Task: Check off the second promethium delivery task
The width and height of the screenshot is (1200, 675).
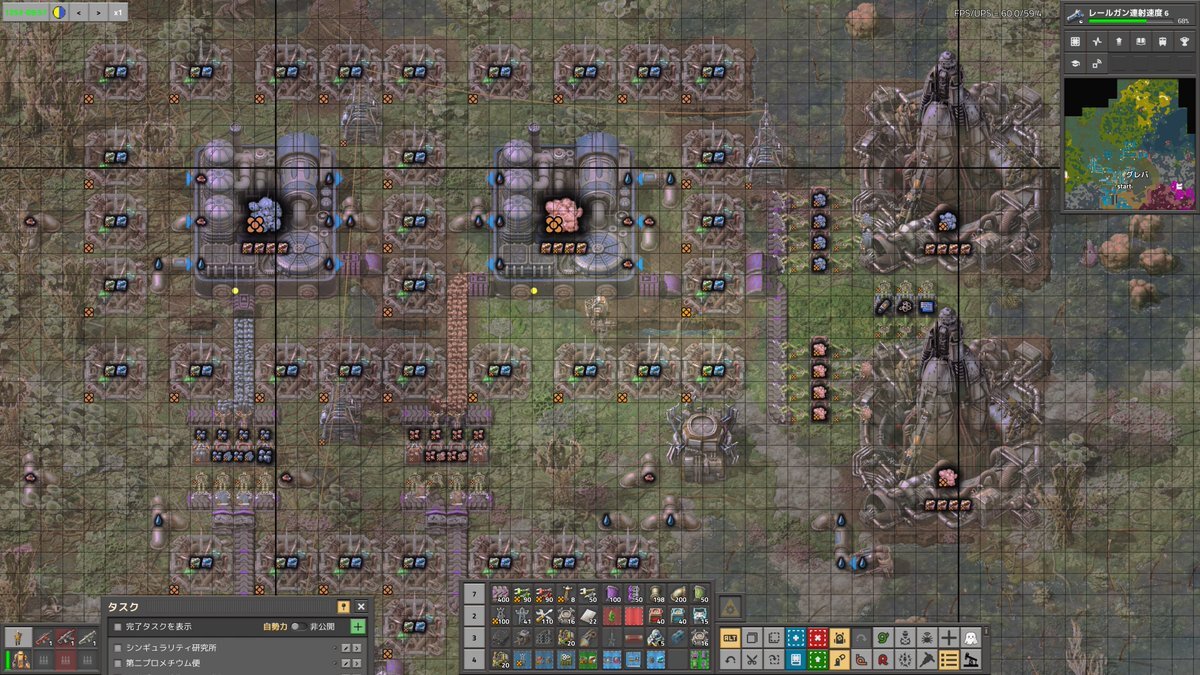Action: coord(117,665)
